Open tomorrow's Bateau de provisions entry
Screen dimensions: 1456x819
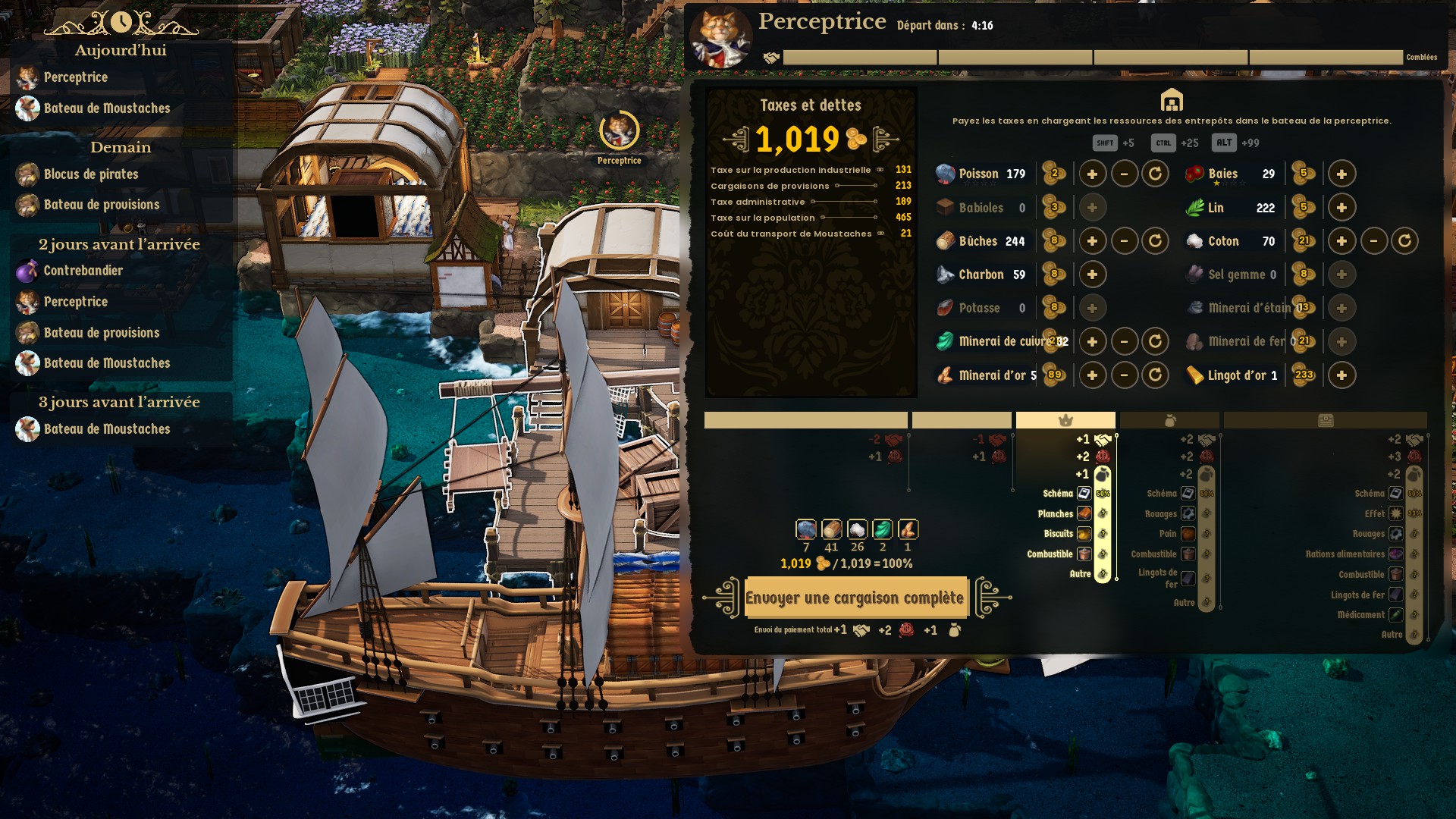tap(101, 205)
